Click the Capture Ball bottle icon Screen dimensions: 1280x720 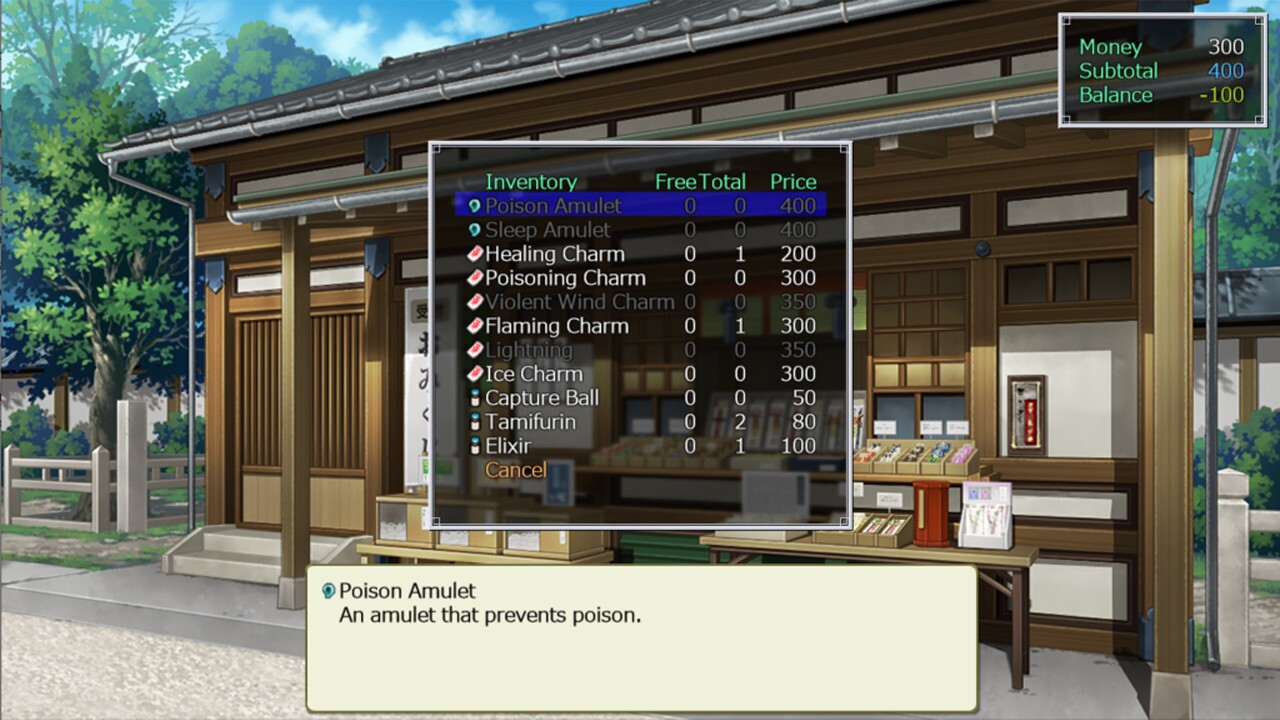(x=474, y=398)
